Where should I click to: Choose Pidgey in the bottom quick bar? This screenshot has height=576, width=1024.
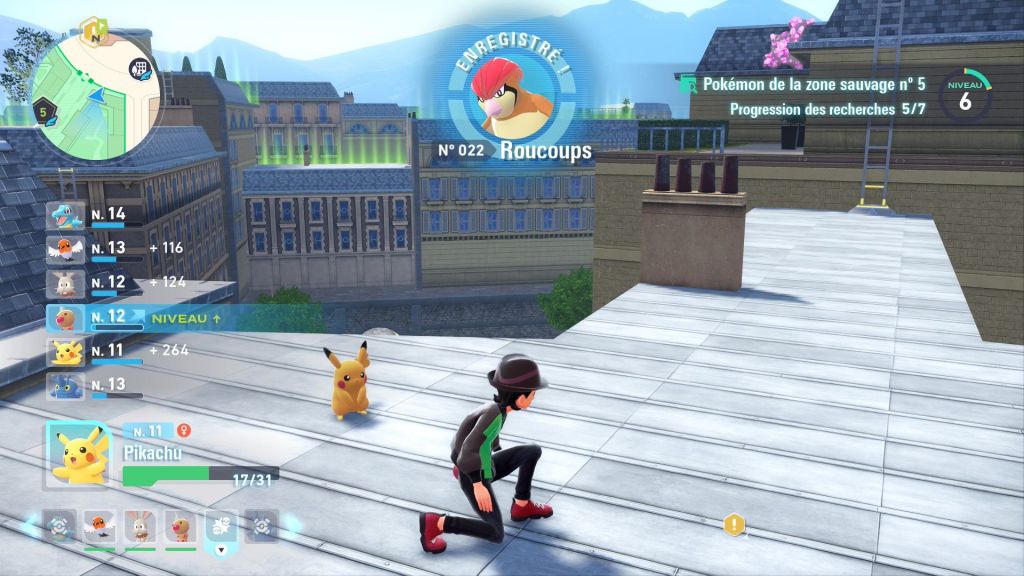180,525
